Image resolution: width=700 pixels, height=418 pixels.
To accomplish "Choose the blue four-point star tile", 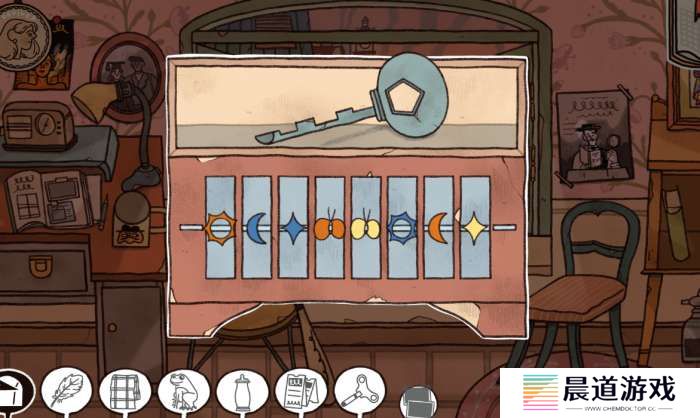I will coord(293,228).
